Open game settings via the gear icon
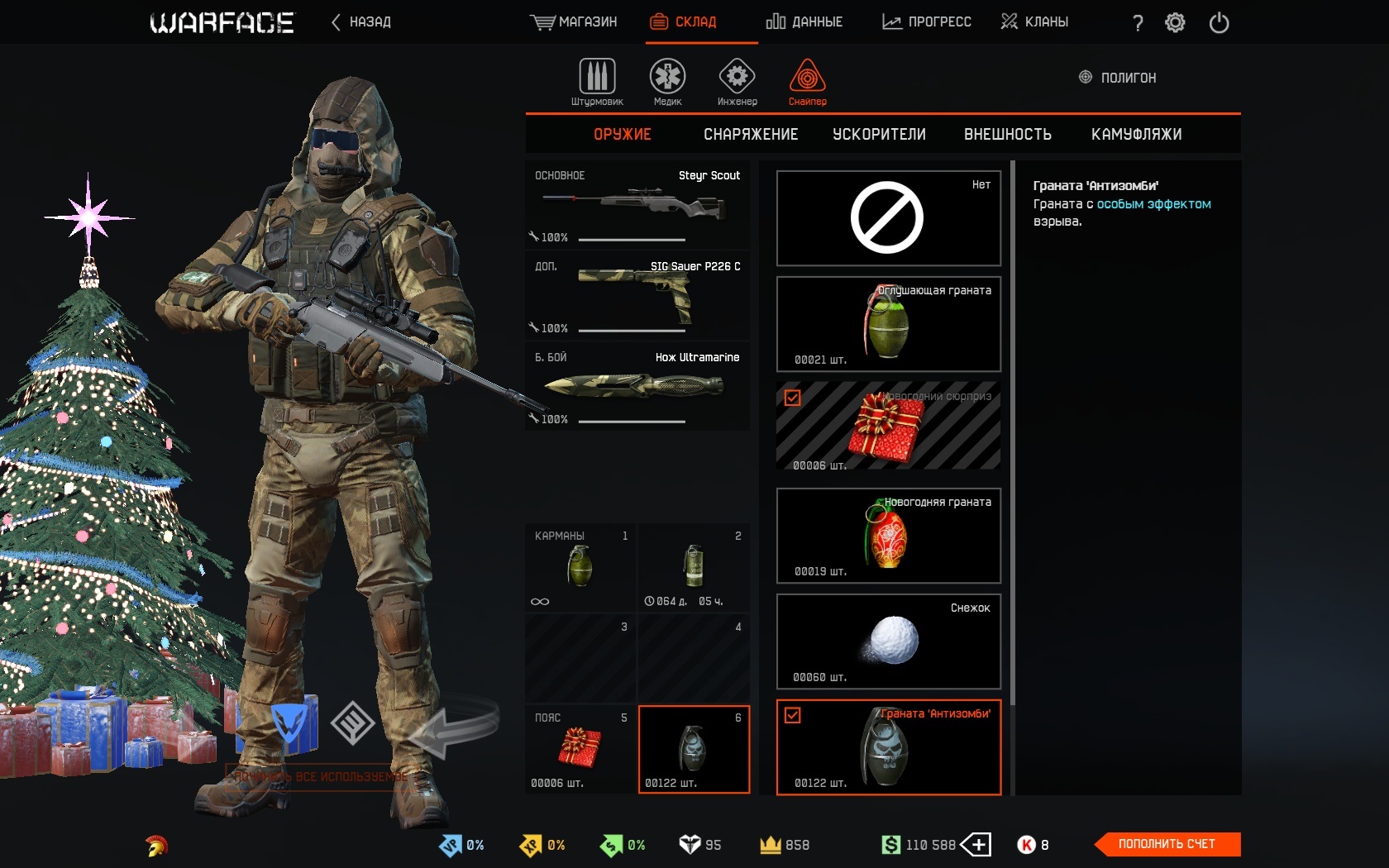 (x=1176, y=23)
